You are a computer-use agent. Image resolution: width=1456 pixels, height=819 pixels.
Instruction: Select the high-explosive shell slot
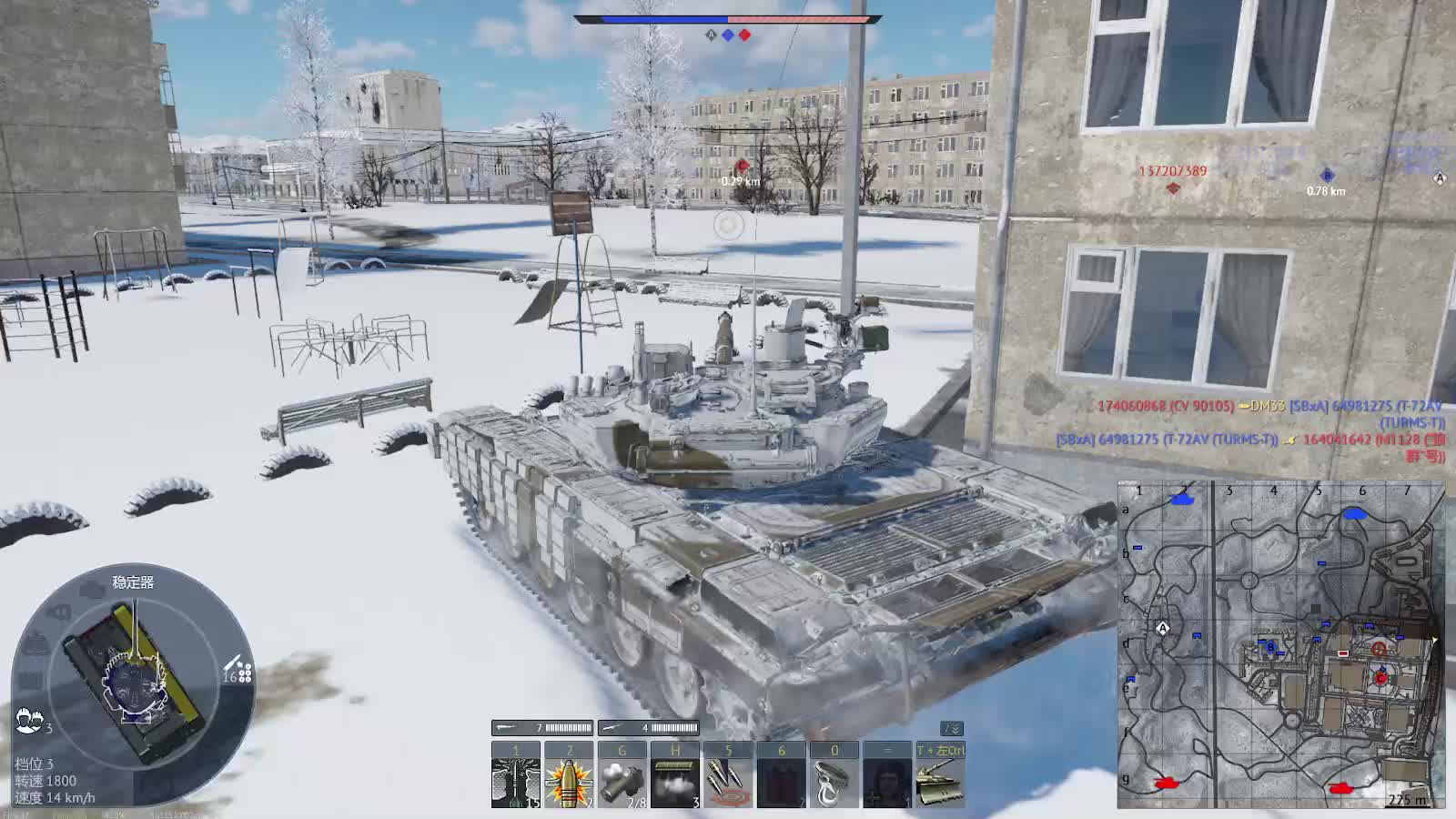569,781
